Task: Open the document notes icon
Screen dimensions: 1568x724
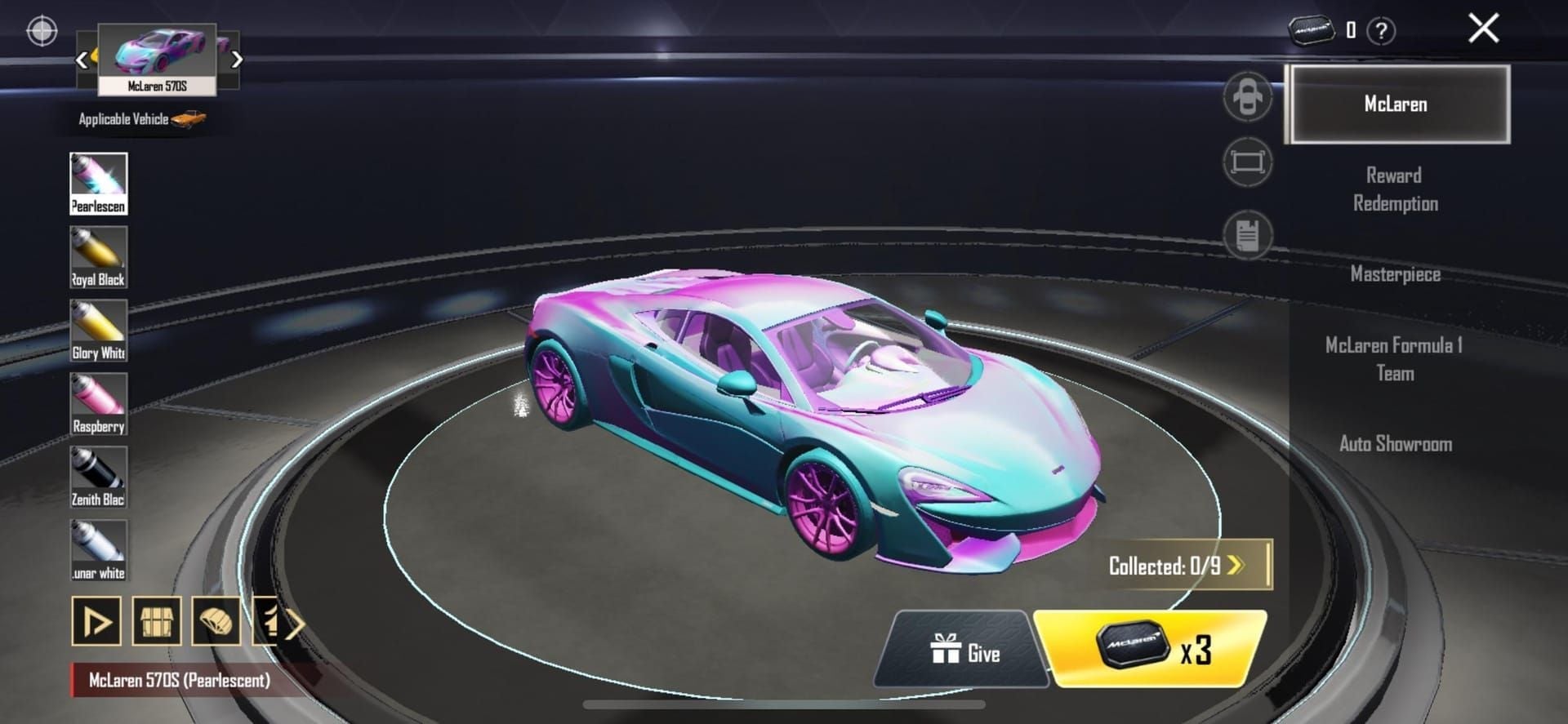Action: (1247, 235)
